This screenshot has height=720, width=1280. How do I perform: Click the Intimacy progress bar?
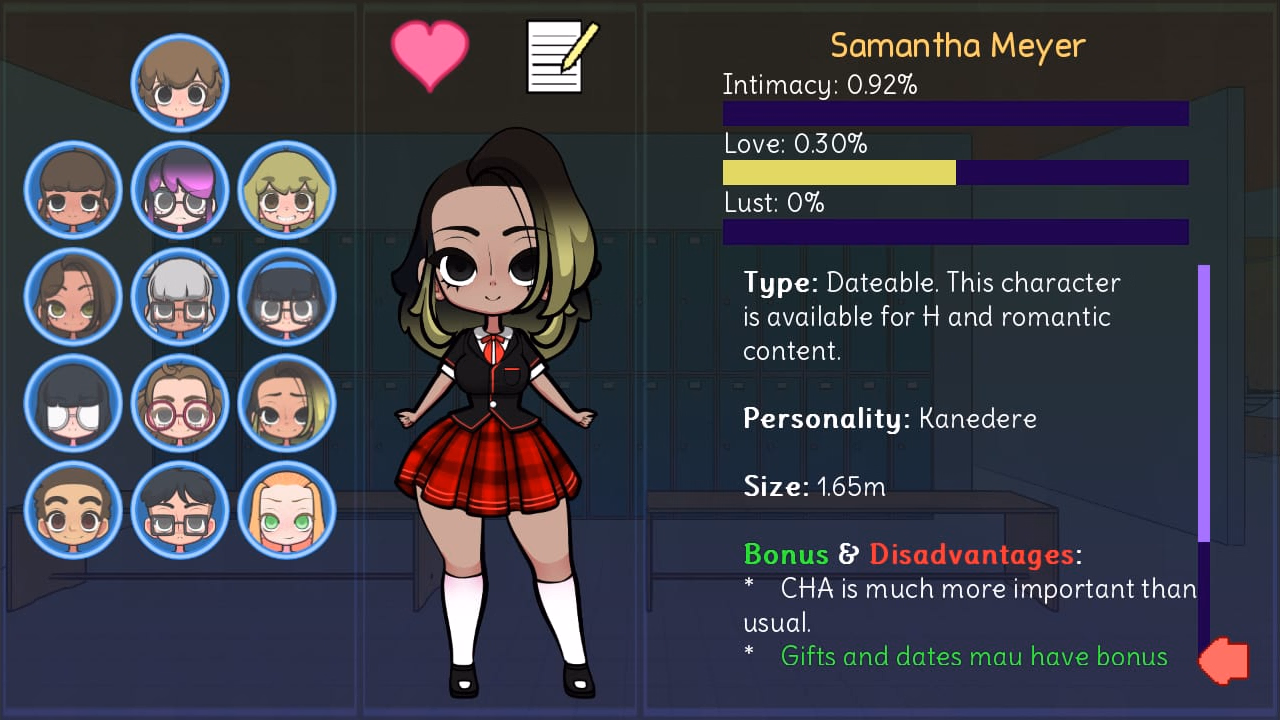(955, 113)
